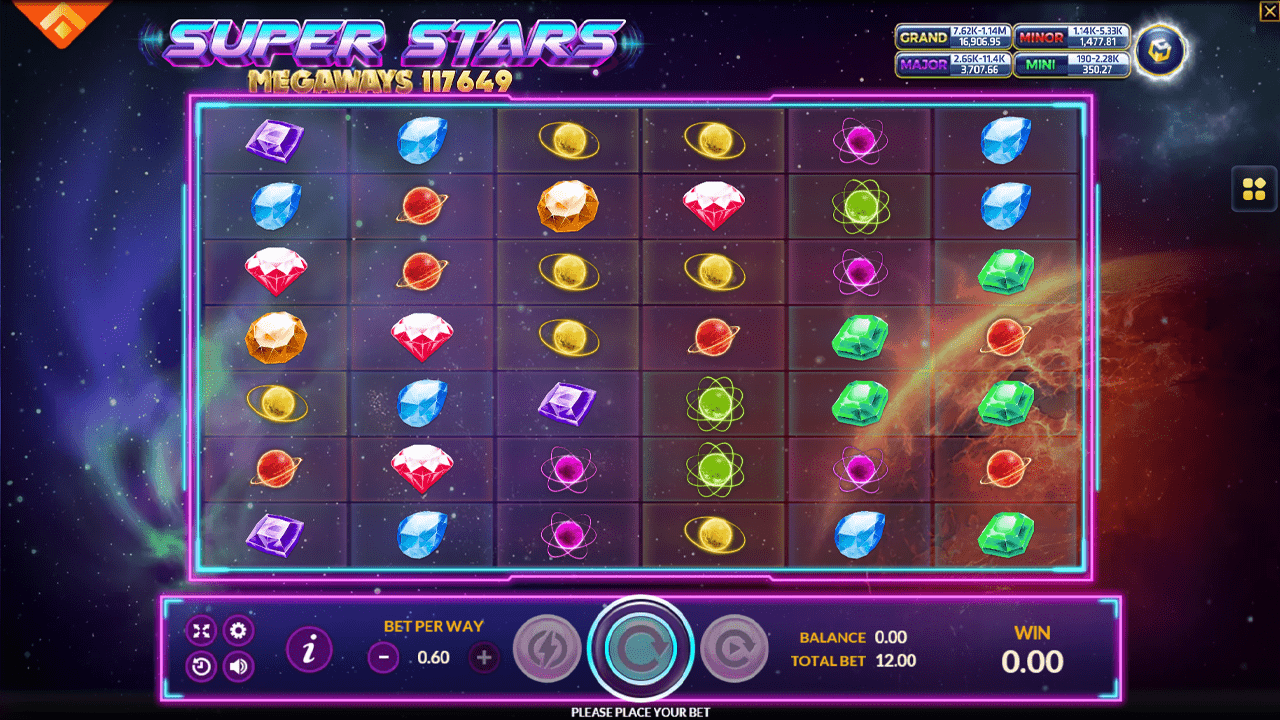Increase bet with the plus button

[483, 658]
